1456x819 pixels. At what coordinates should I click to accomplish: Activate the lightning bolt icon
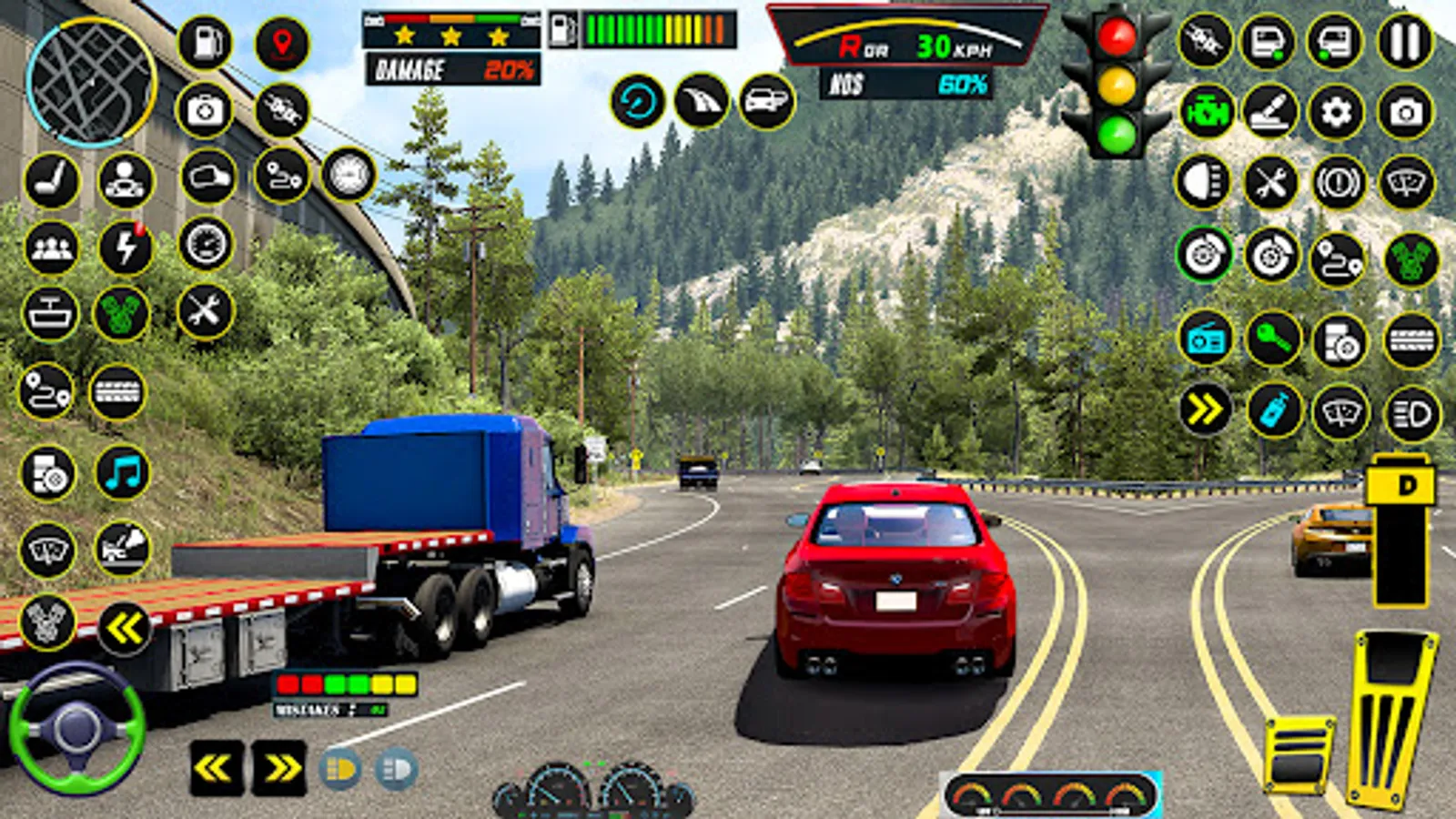(x=126, y=248)
